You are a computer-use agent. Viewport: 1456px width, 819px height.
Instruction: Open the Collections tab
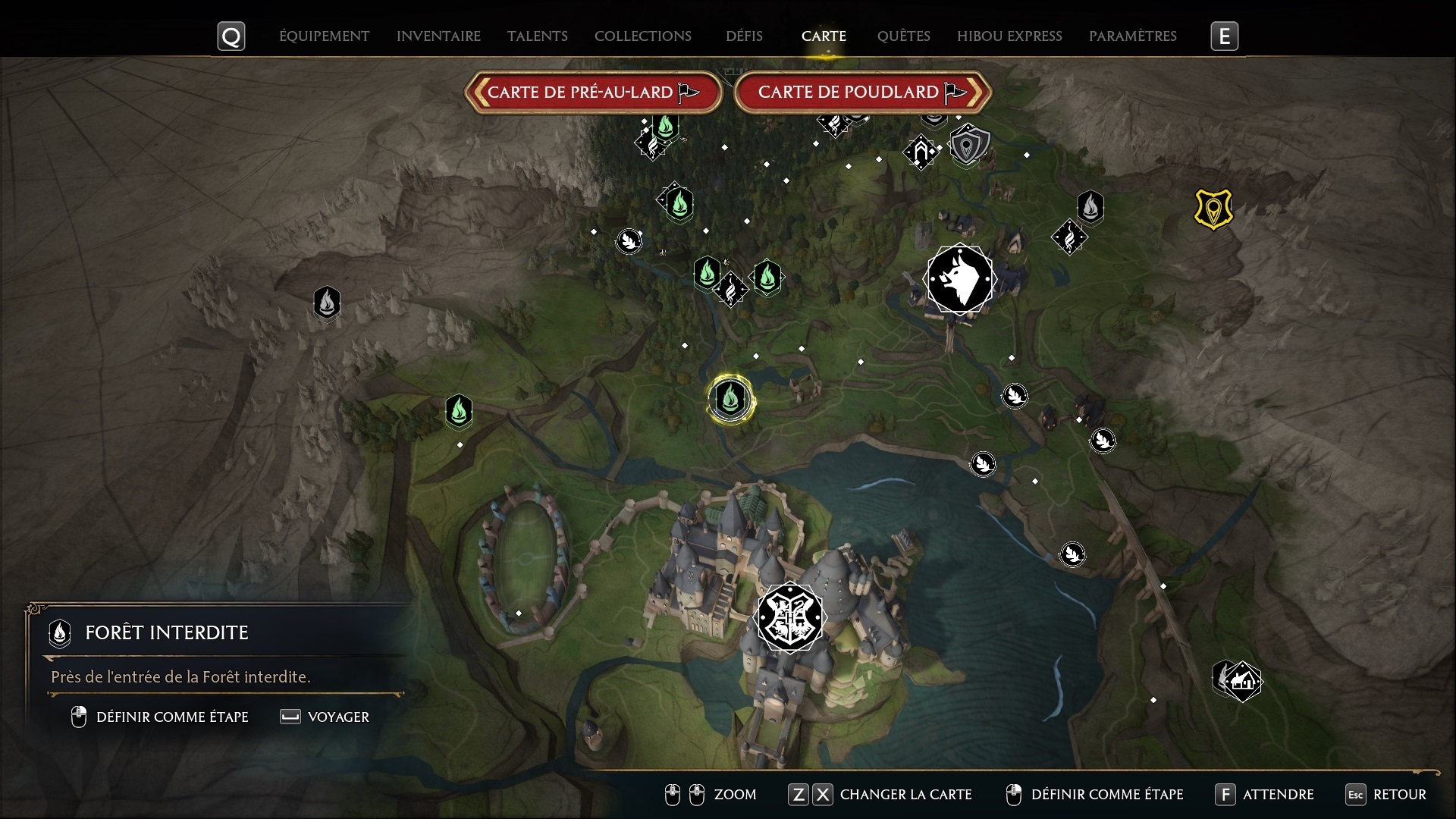pos(642,36)
